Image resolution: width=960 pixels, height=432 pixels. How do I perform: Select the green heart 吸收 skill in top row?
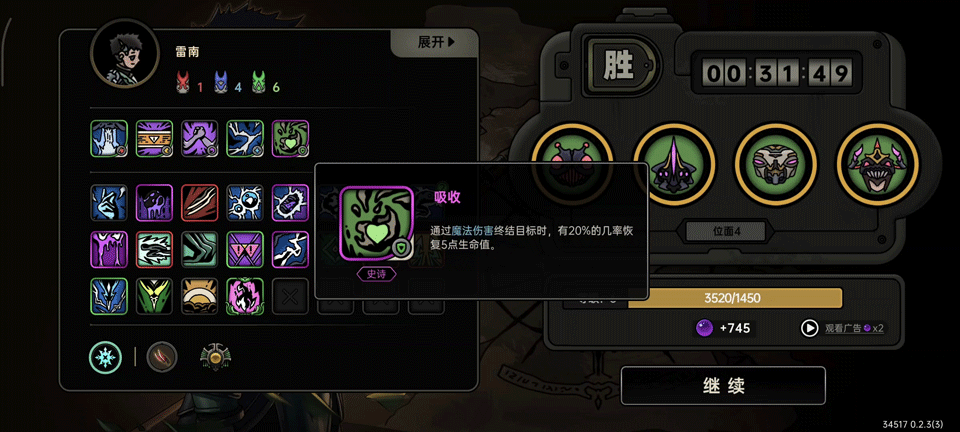(x=290, y=140)
